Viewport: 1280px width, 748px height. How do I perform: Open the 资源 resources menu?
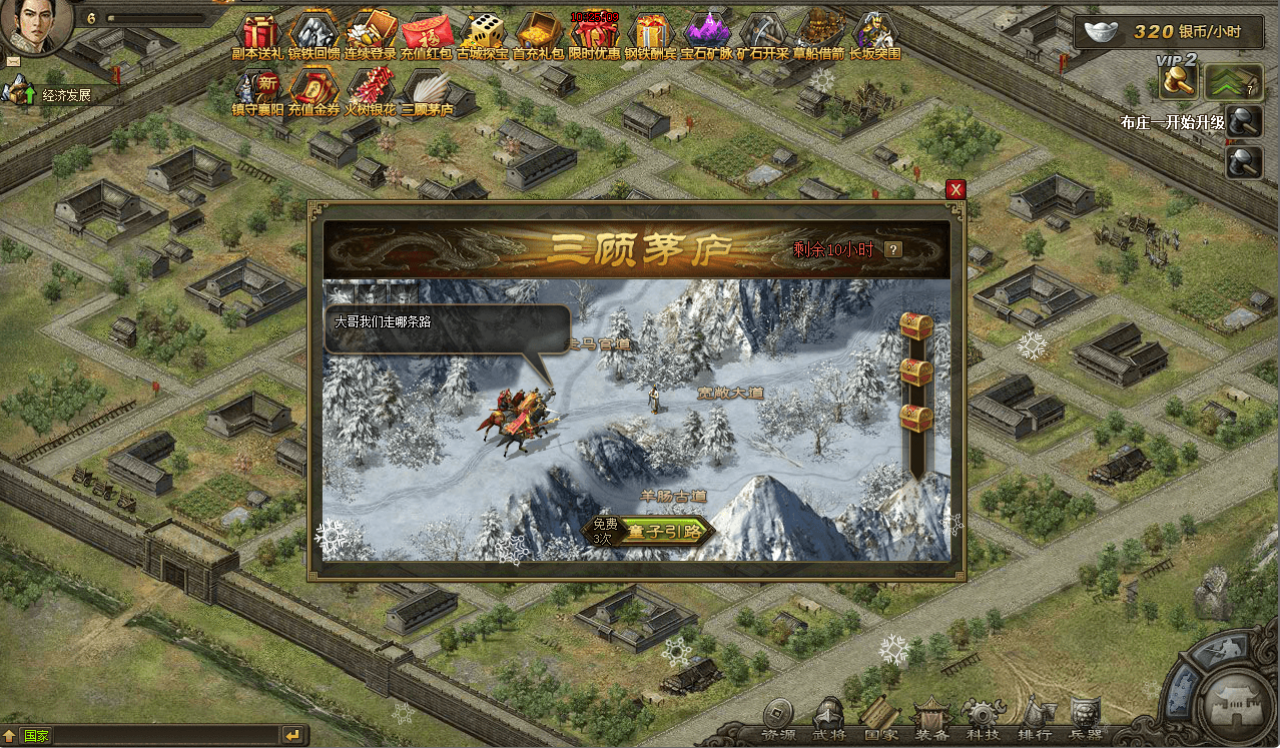click(779, 718)
